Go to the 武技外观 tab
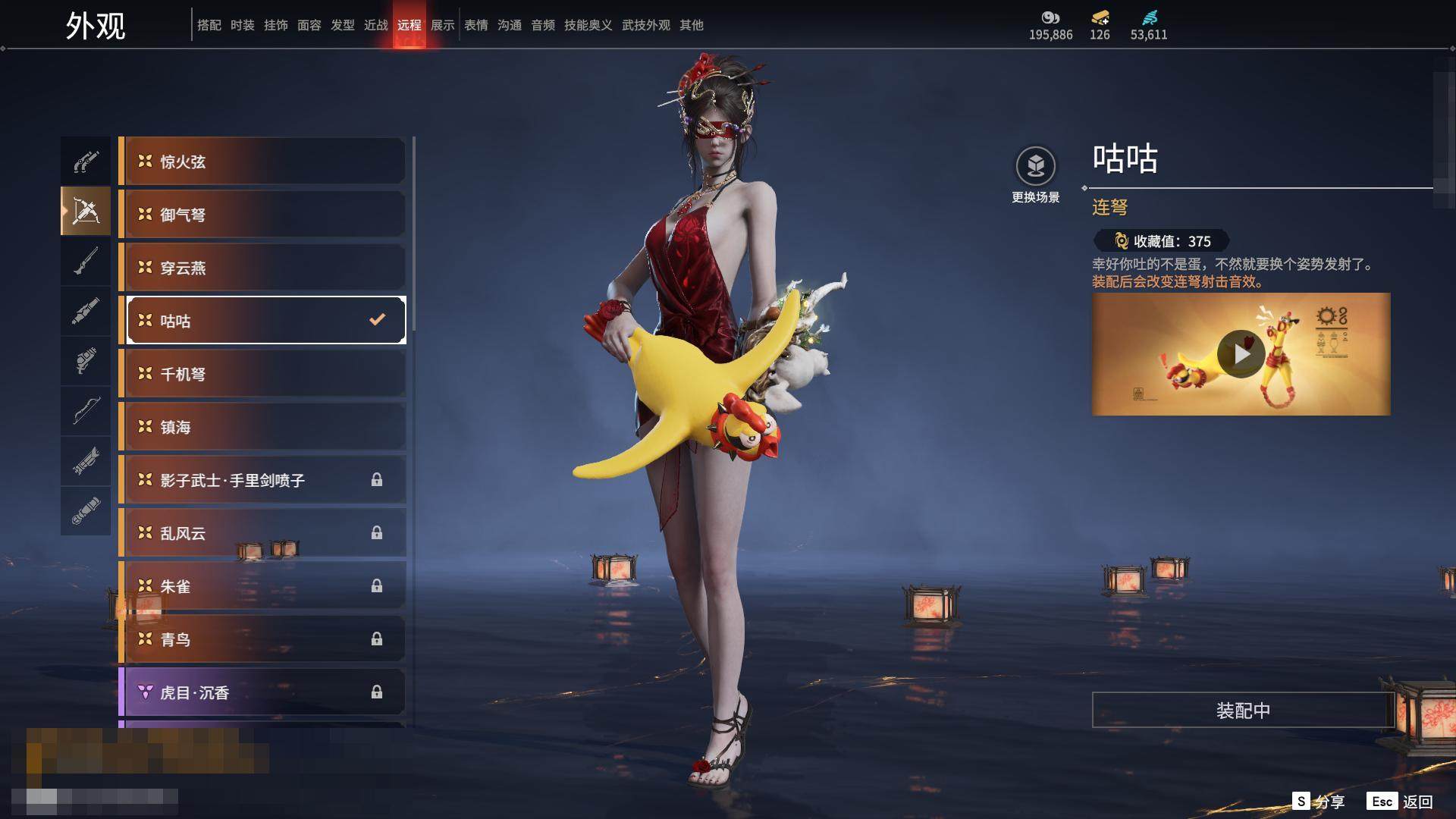The image size is (1456, 819). click(x=645, y=25)
